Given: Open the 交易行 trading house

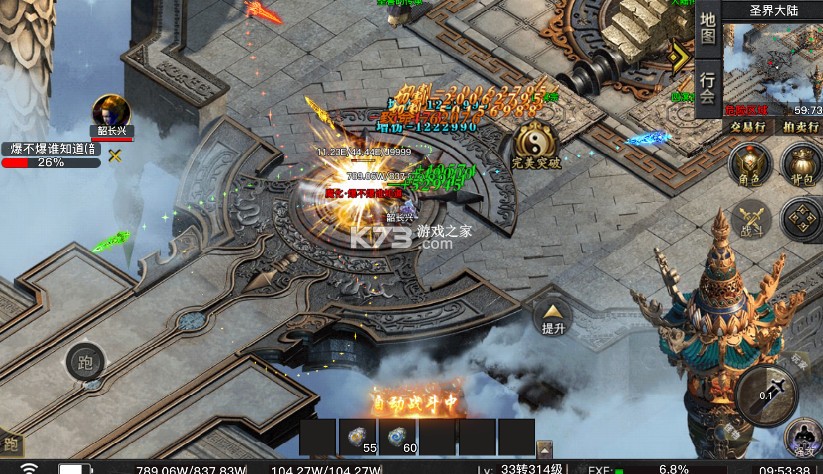Looking at the screenshot, I should coord(747,126).
